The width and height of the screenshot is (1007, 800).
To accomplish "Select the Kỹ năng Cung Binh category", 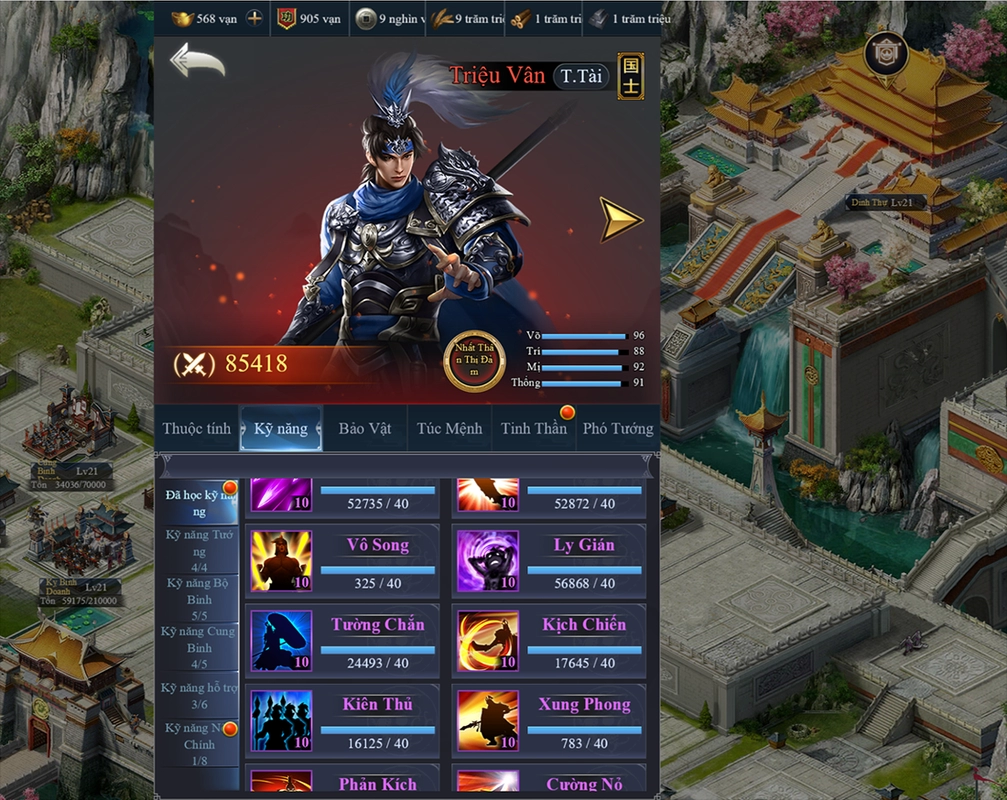I will point(199,646).
